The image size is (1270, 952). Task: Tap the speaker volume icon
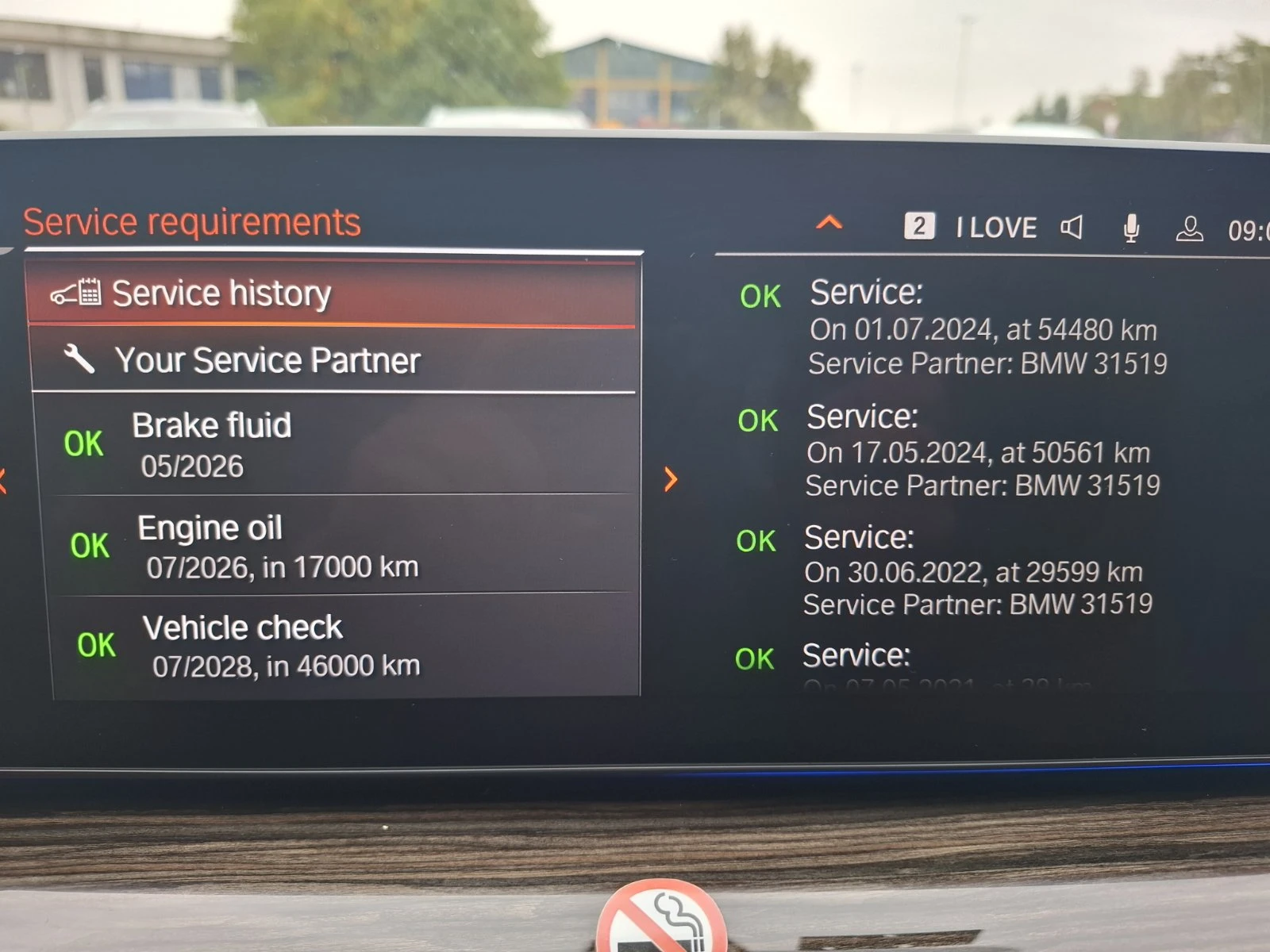pos(1072,228)
